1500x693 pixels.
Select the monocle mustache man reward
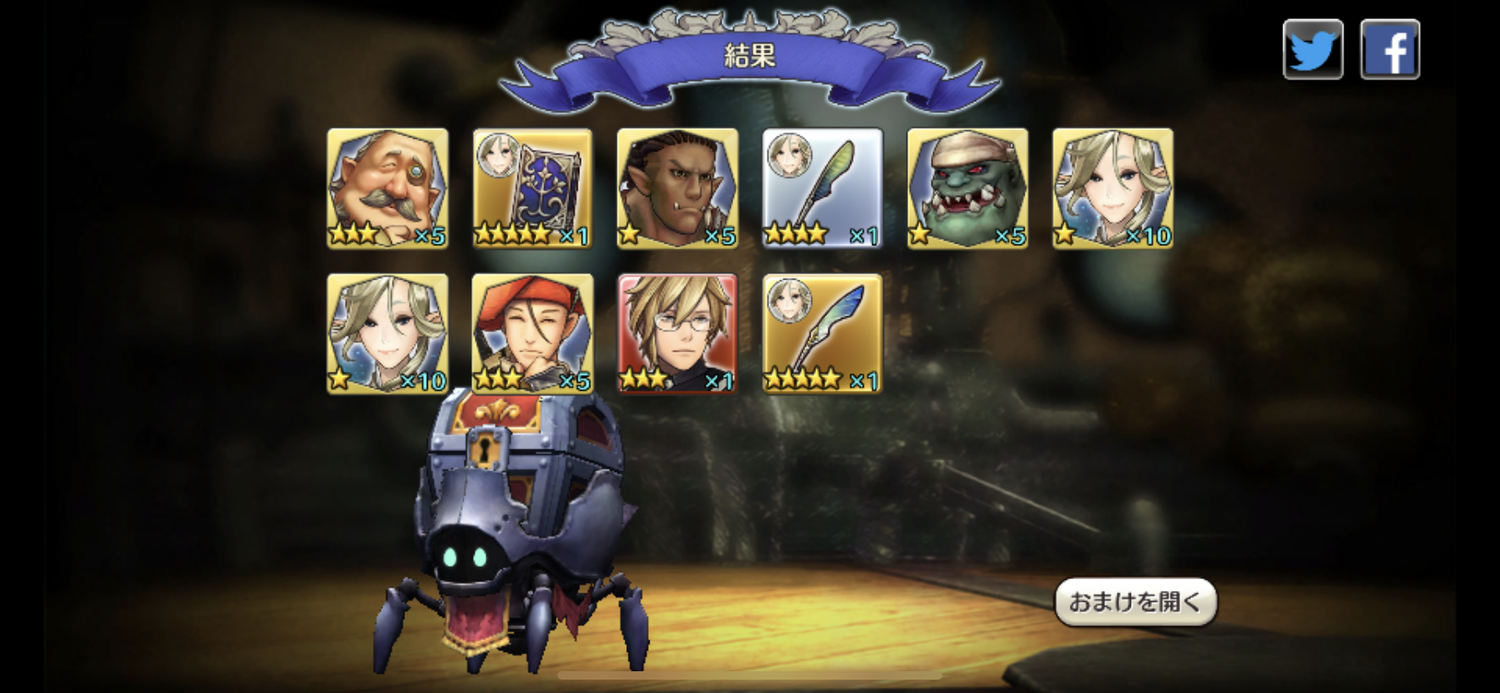pos(387,188)
